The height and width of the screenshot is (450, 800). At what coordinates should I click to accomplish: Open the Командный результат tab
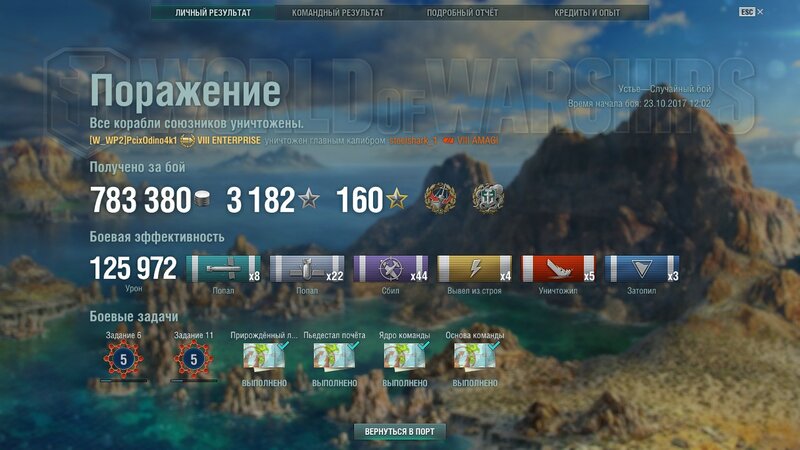[x=337, y=13]
